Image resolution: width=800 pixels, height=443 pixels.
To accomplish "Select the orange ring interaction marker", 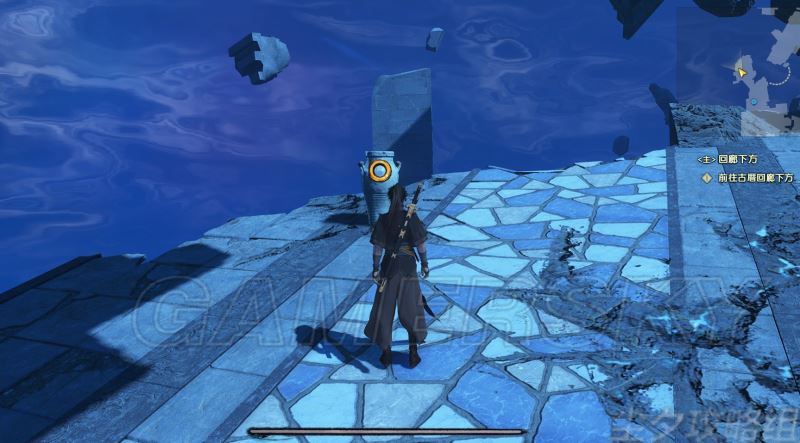I will pos(379,170).
